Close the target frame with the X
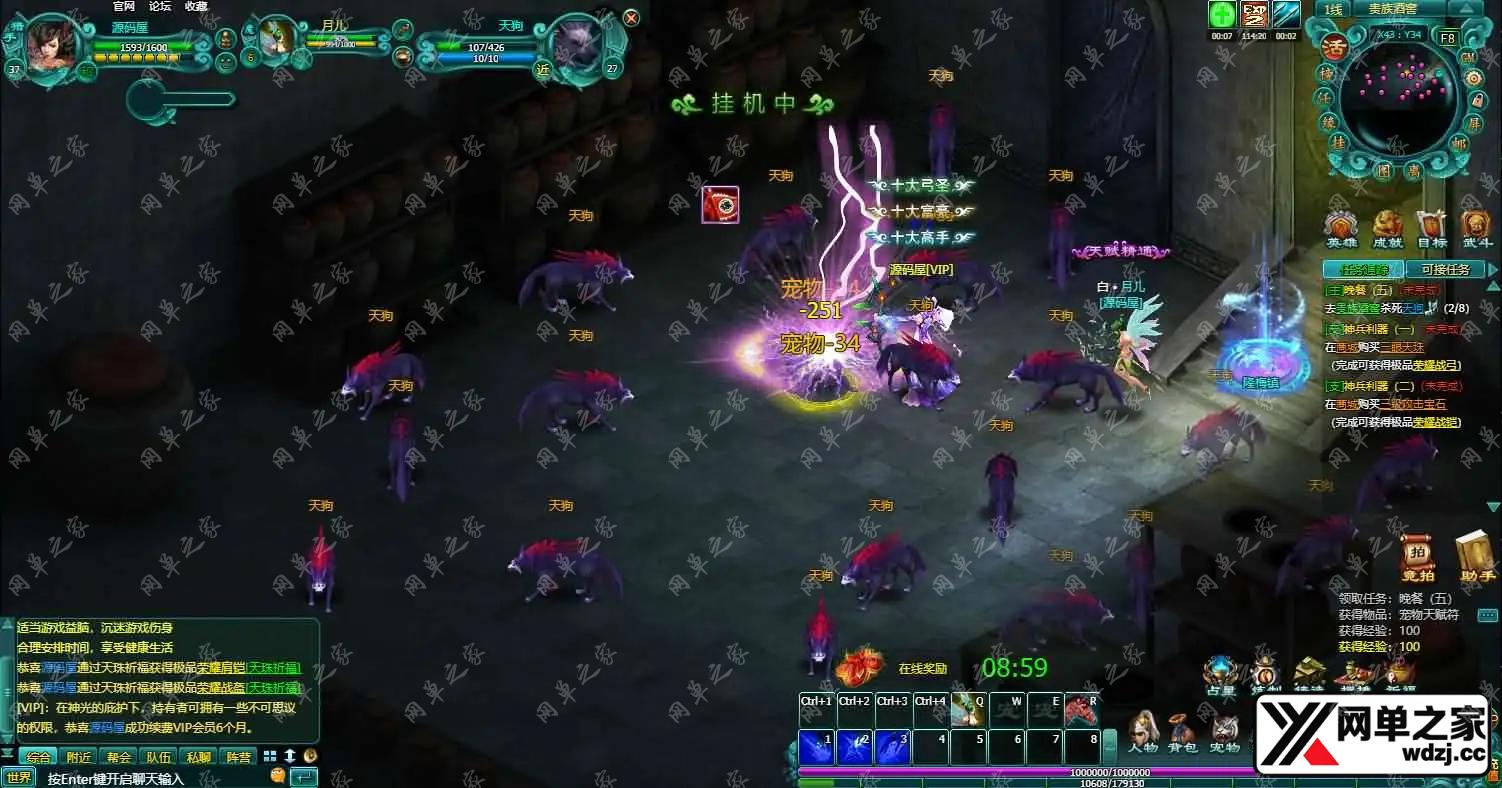The width and height of the screenshot is (1502, 788). (x=631, y=17)
